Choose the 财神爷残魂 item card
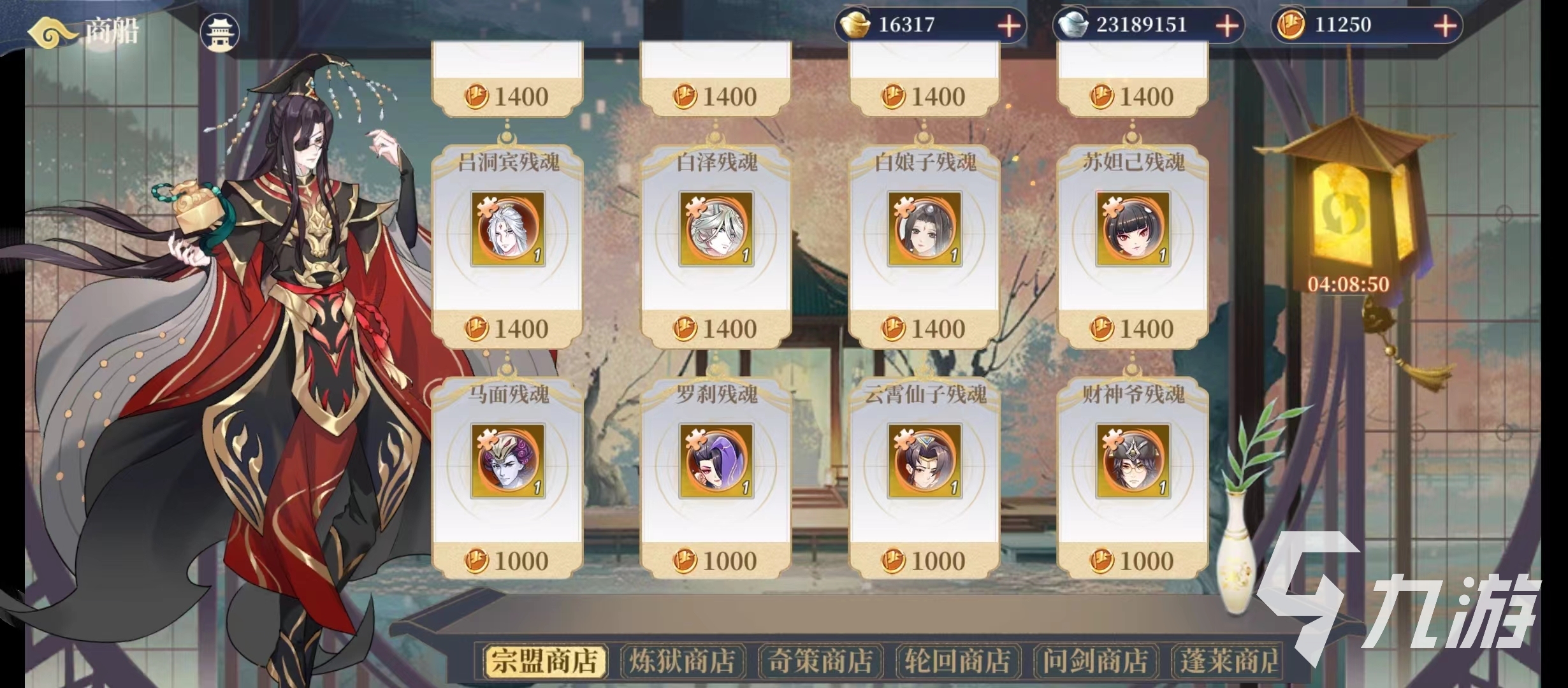This screenshot has width=1568, height=688. [1133, 478]
